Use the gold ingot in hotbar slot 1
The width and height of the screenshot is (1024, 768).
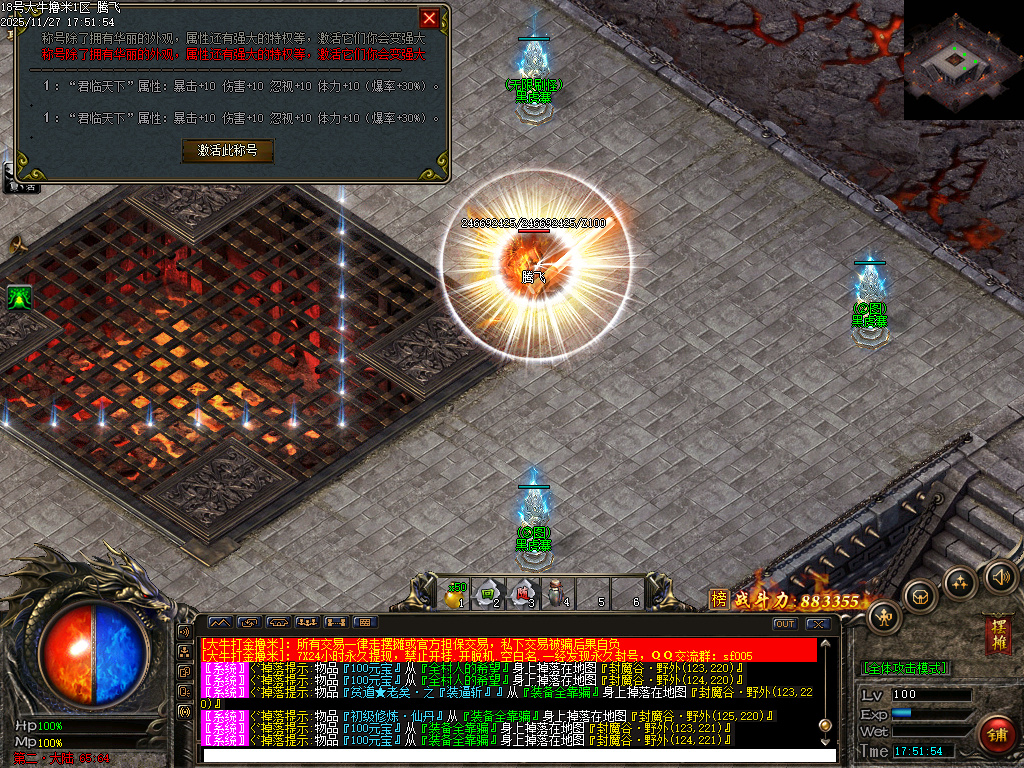pos(456,593)
